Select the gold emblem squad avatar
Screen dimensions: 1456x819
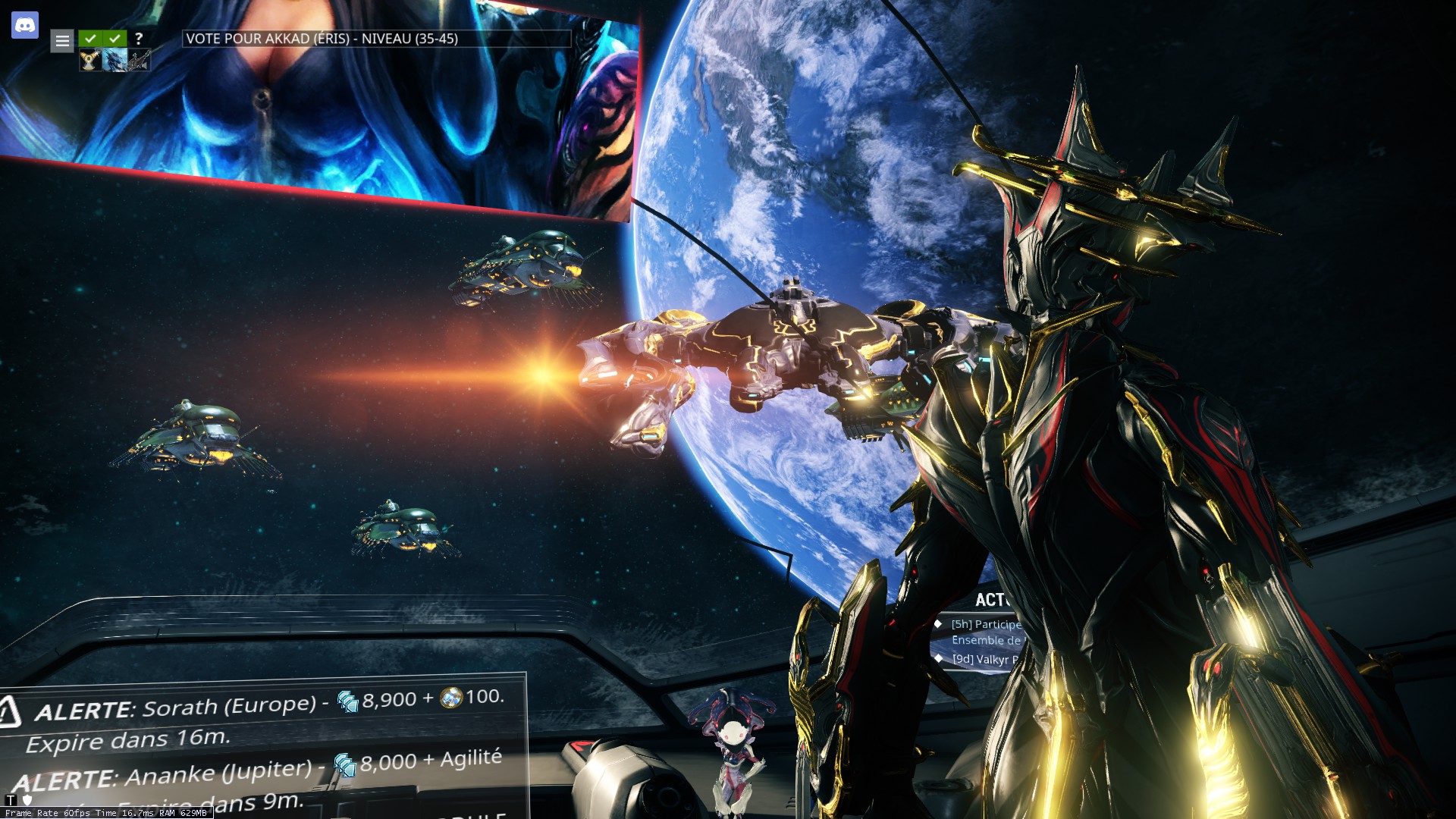click(x=89, y=61)
